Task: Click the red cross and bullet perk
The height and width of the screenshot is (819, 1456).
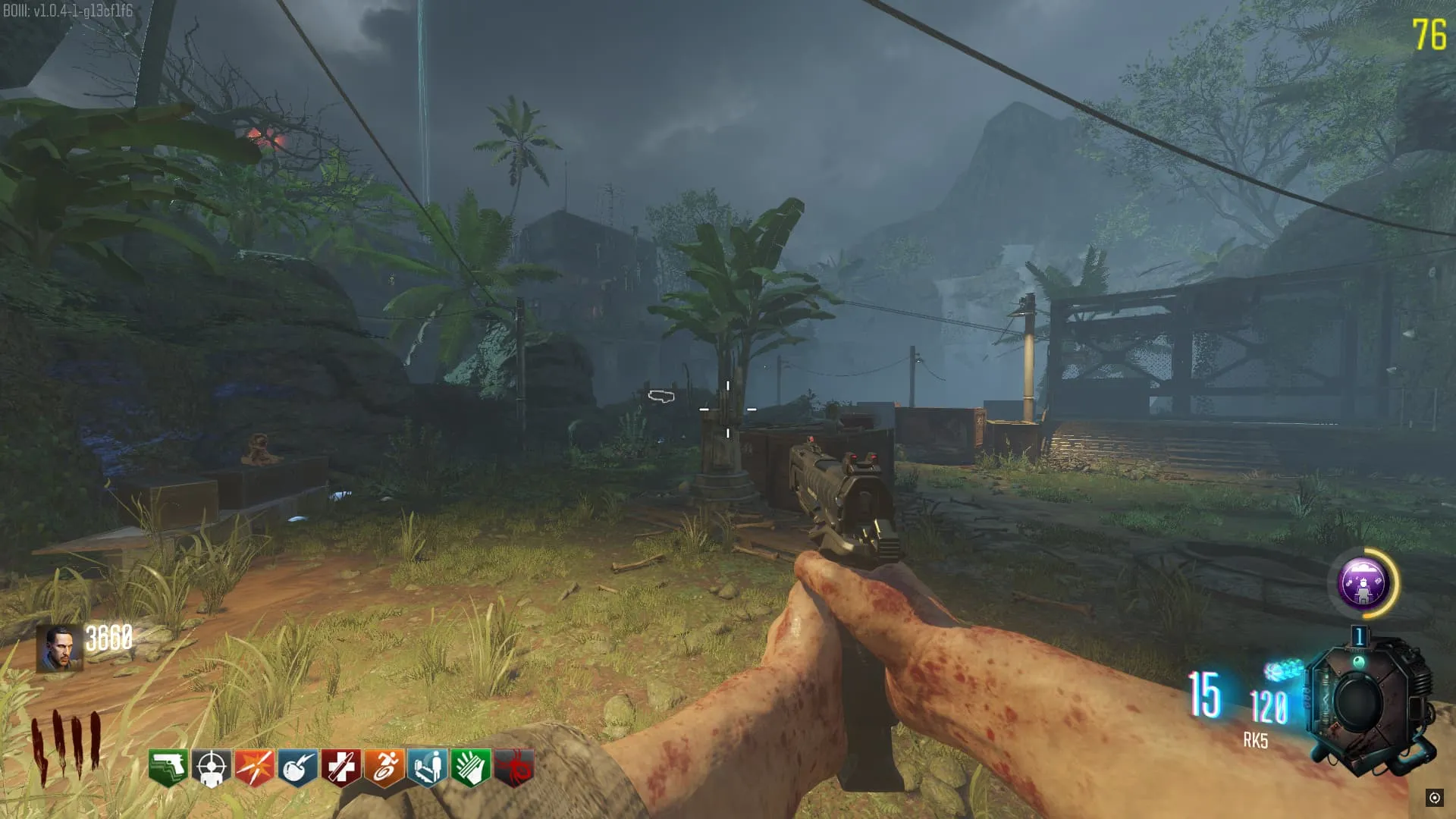Action: (x=340, y=767)
